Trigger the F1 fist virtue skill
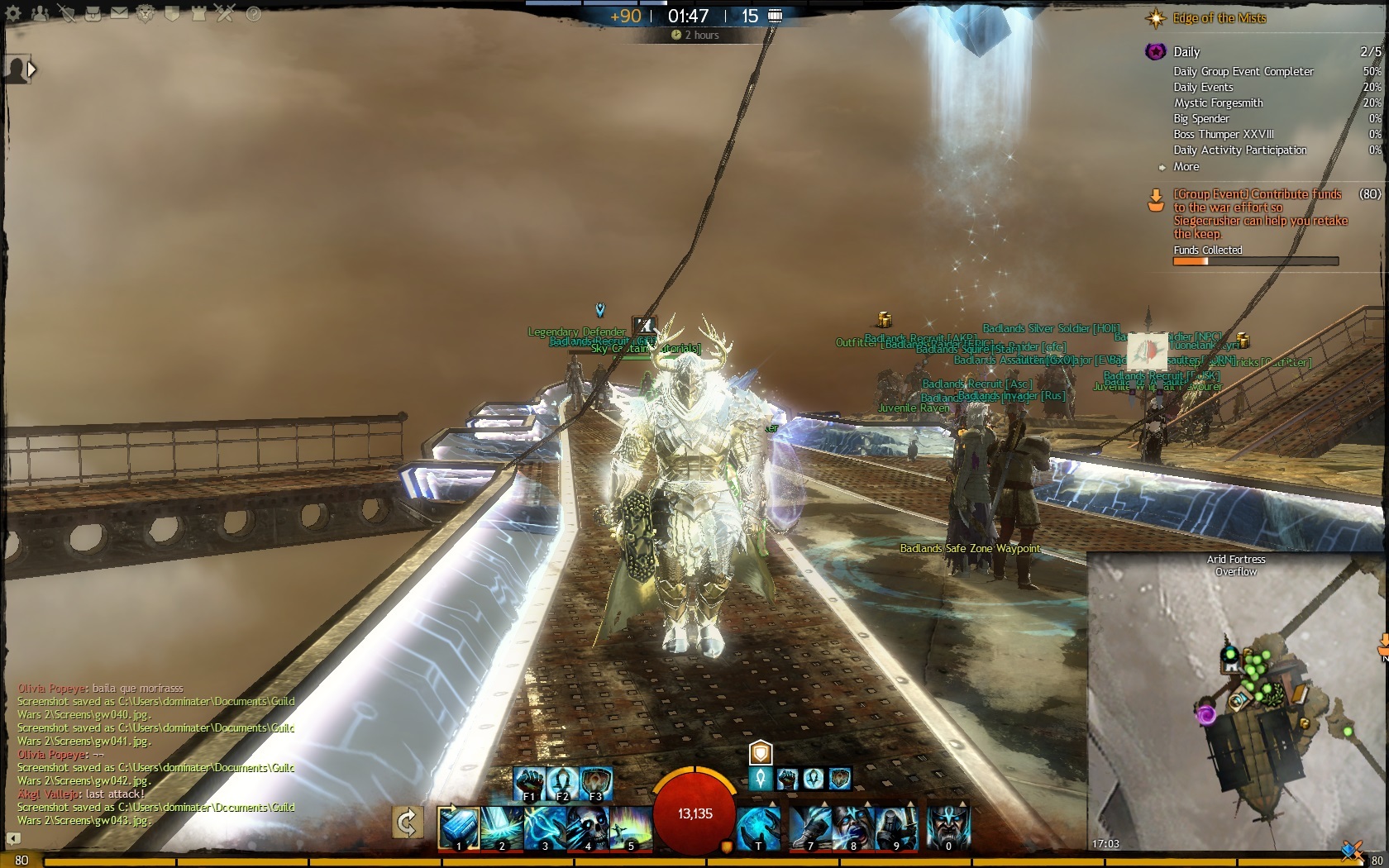The width and height of the screenshot is (1389, 868). click(x=528, y=783)
